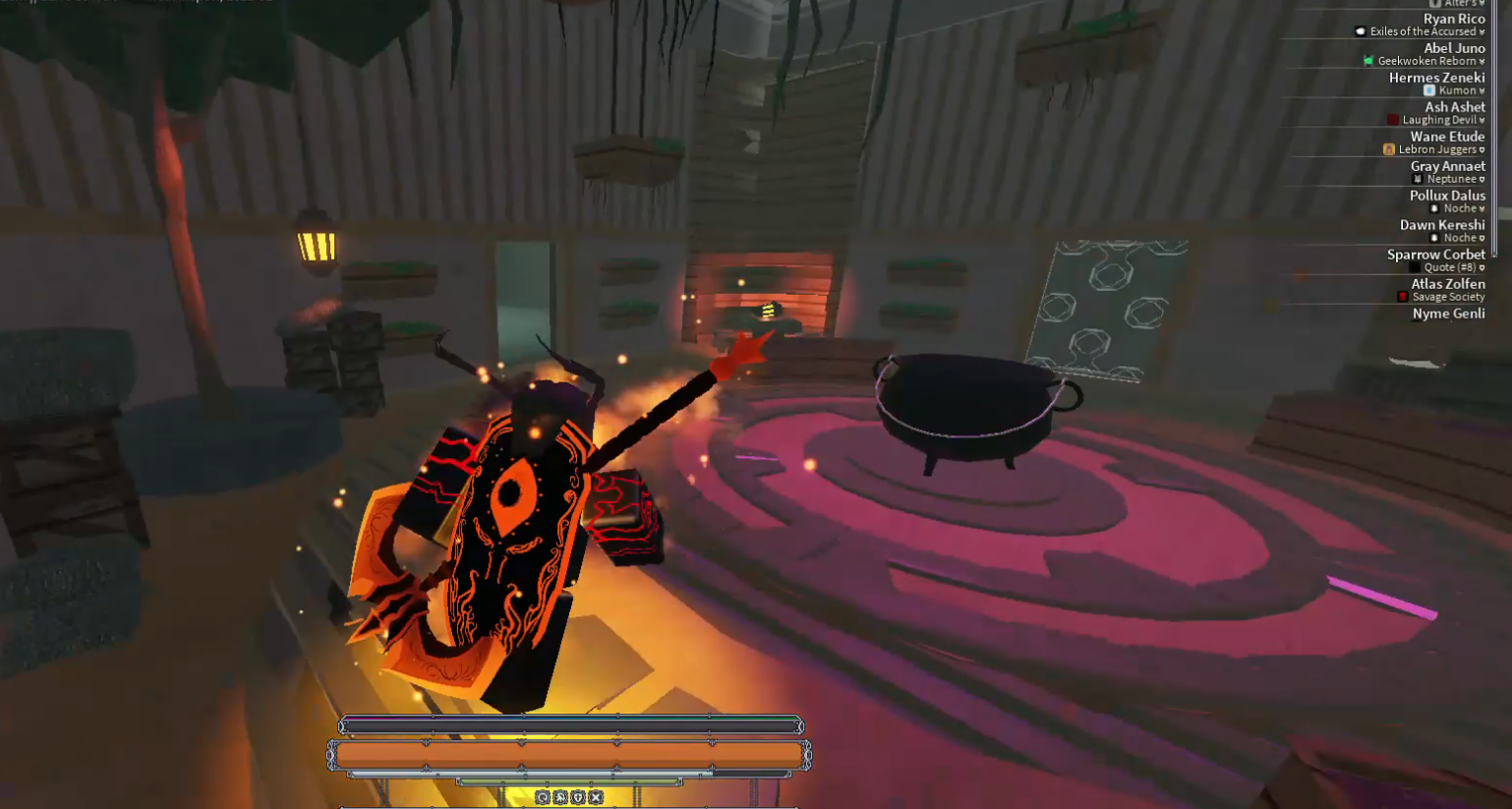Image resolution: width=1512 pixels, height=809 pixels.
Task: Choose Hermes Zeneki from the player list
Action: [x=1436, y=79]
